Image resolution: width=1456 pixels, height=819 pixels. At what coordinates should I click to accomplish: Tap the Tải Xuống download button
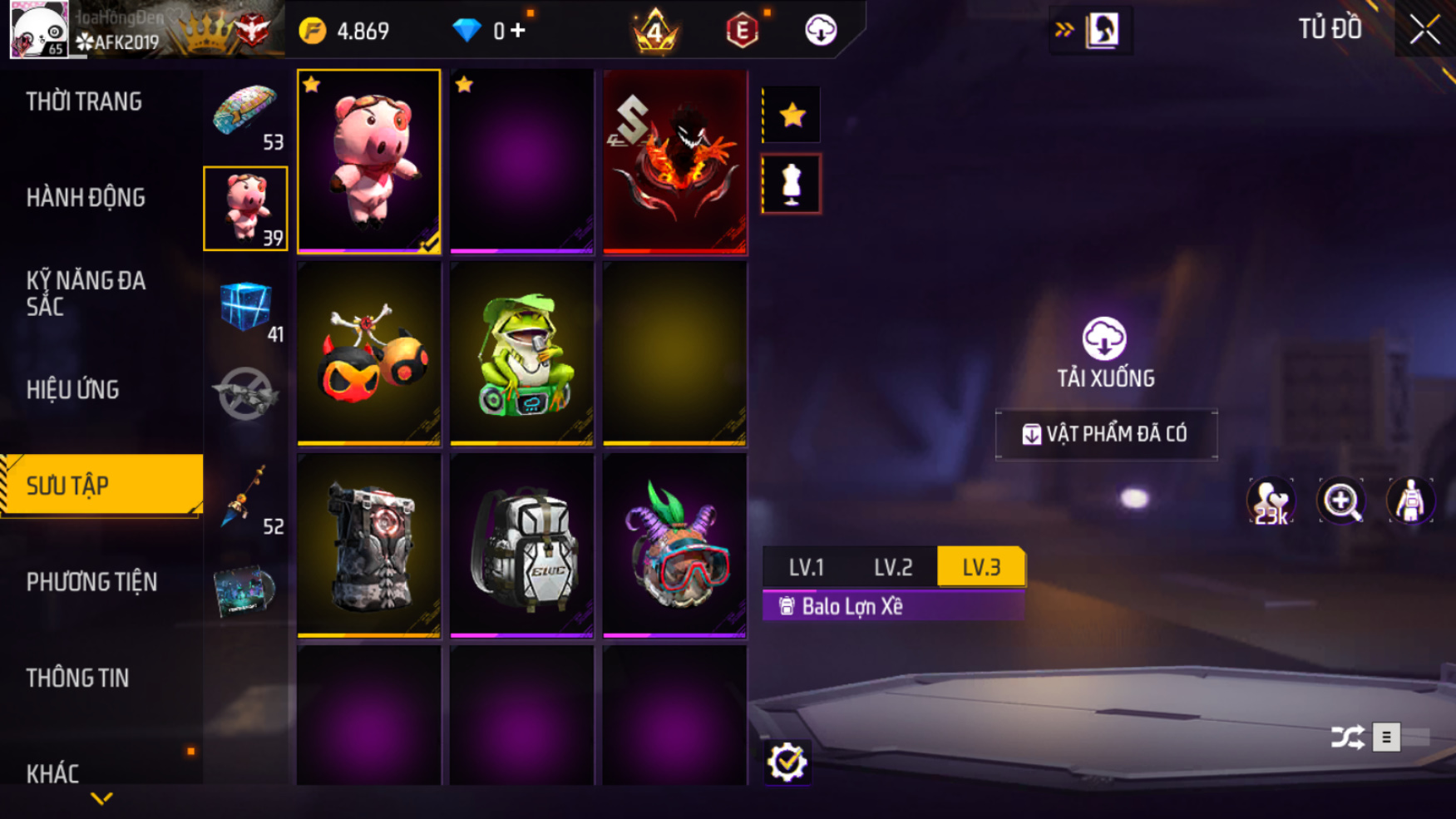(x=1105, y=353)
